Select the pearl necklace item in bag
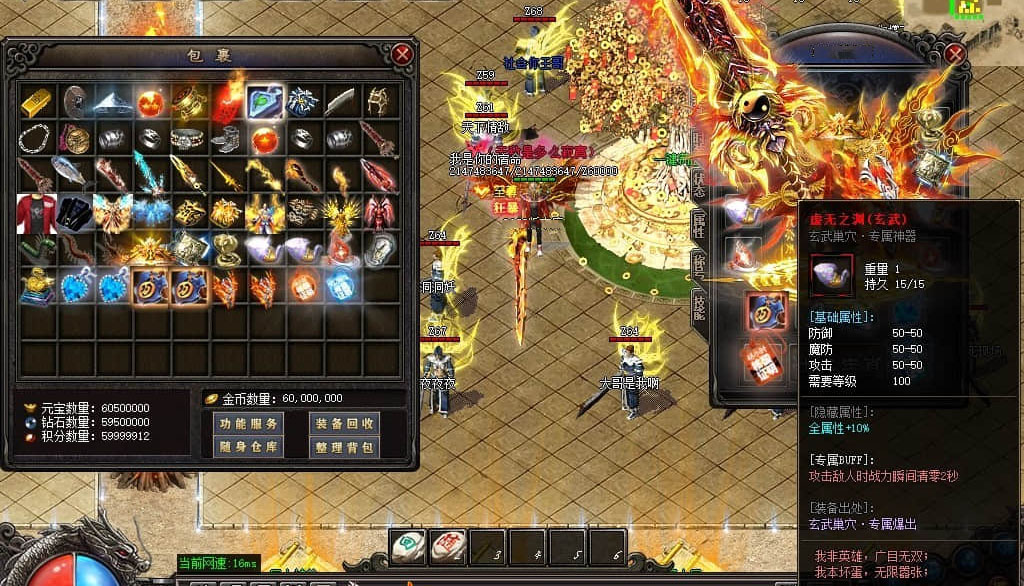 point(37,138)
